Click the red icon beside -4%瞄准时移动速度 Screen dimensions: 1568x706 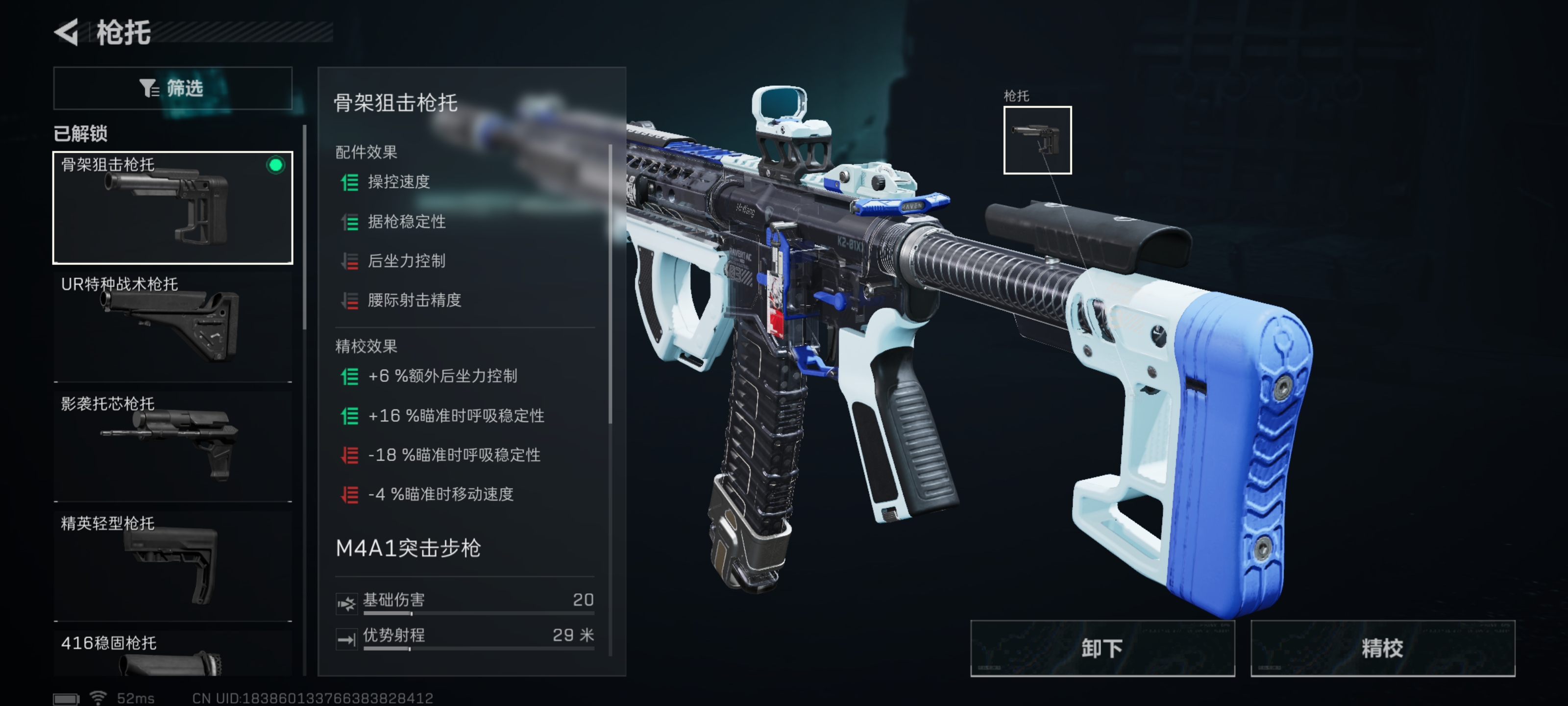pyautogui.click(x=349, y=495)
